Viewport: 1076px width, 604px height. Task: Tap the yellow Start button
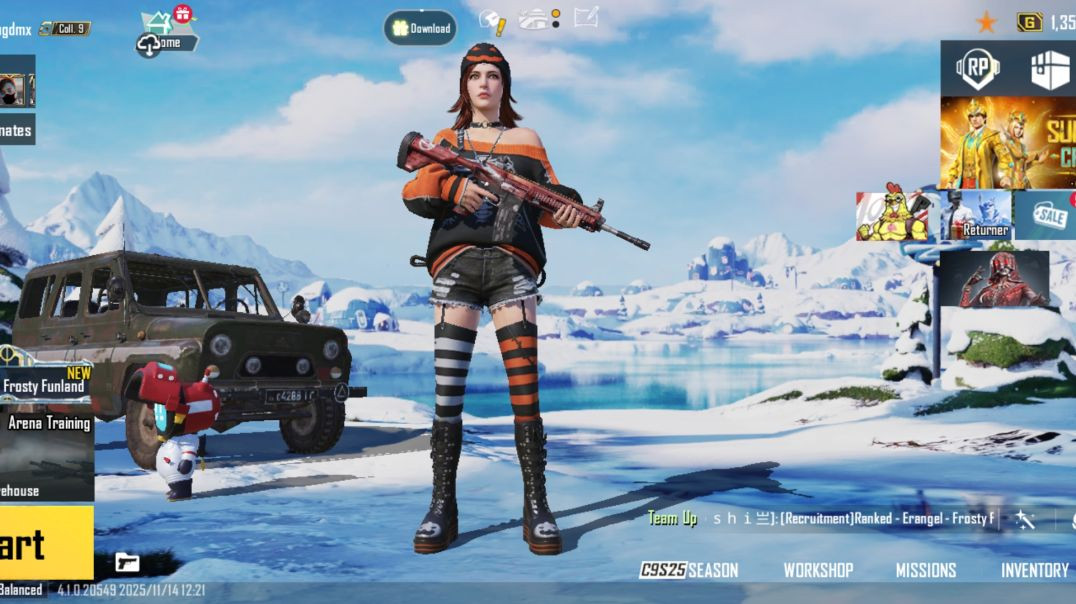[x=42, y=543]
